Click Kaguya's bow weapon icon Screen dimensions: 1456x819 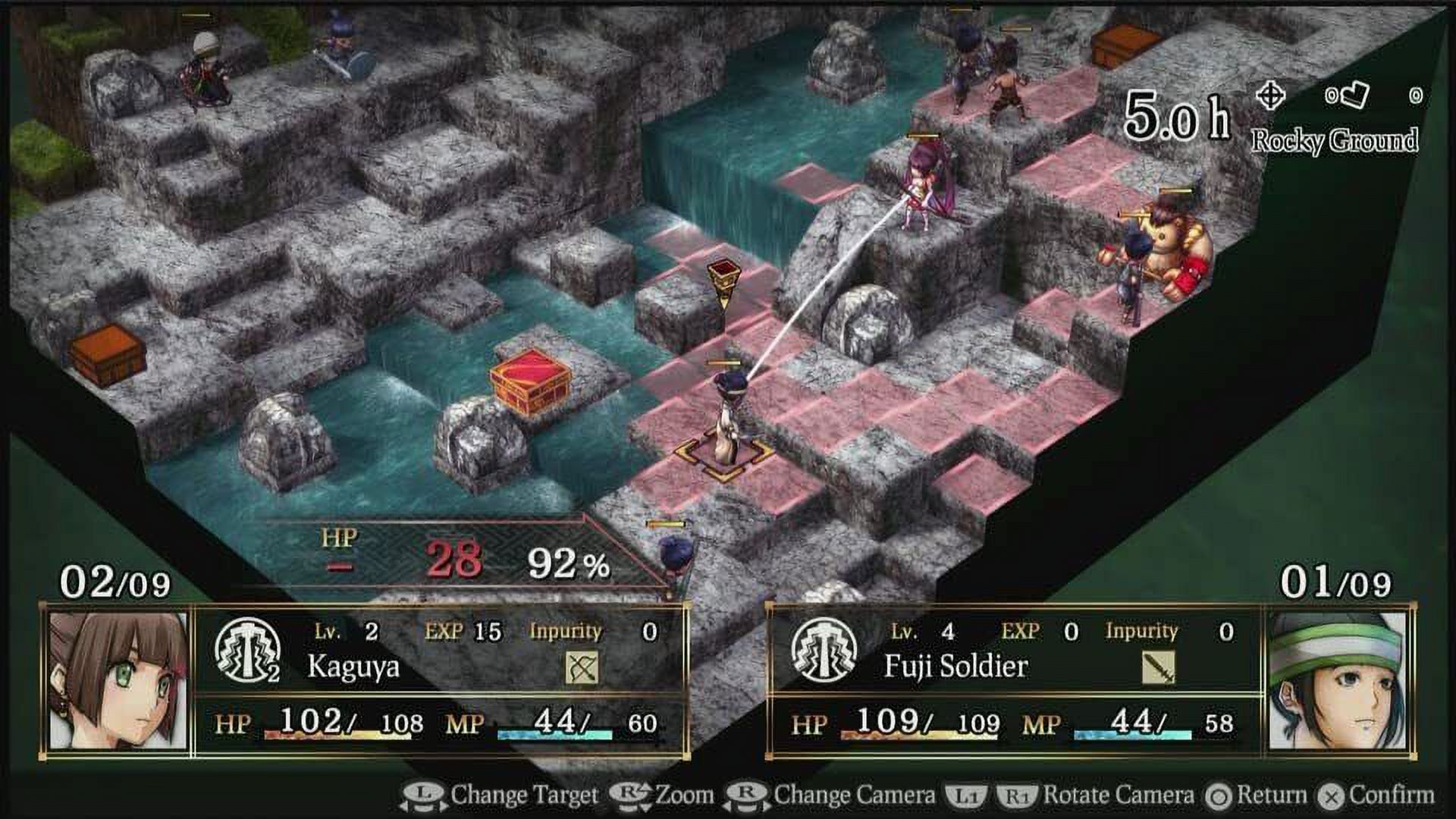[582, 667]
